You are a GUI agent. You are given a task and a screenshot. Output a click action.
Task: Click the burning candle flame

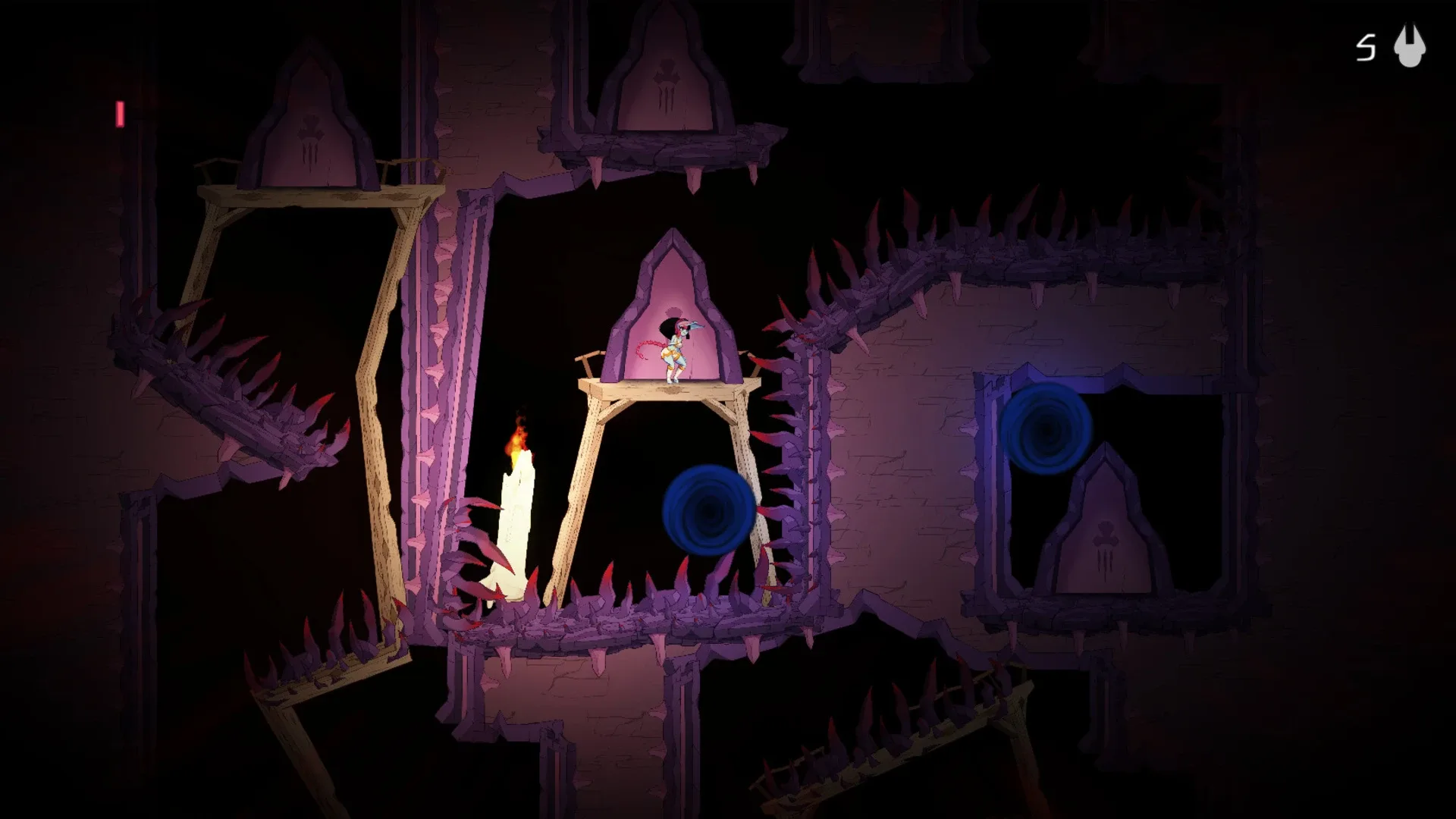519,440
